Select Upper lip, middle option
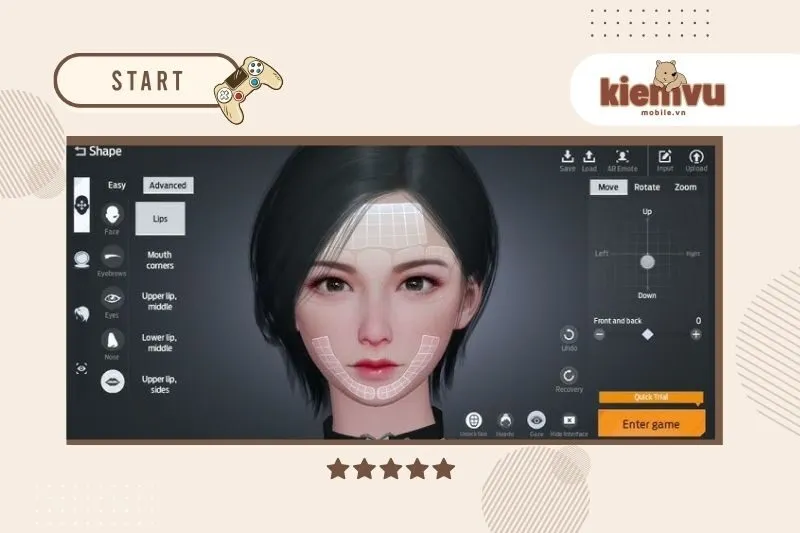This screenshot has height=533, width=800. (x=160, y=302)
